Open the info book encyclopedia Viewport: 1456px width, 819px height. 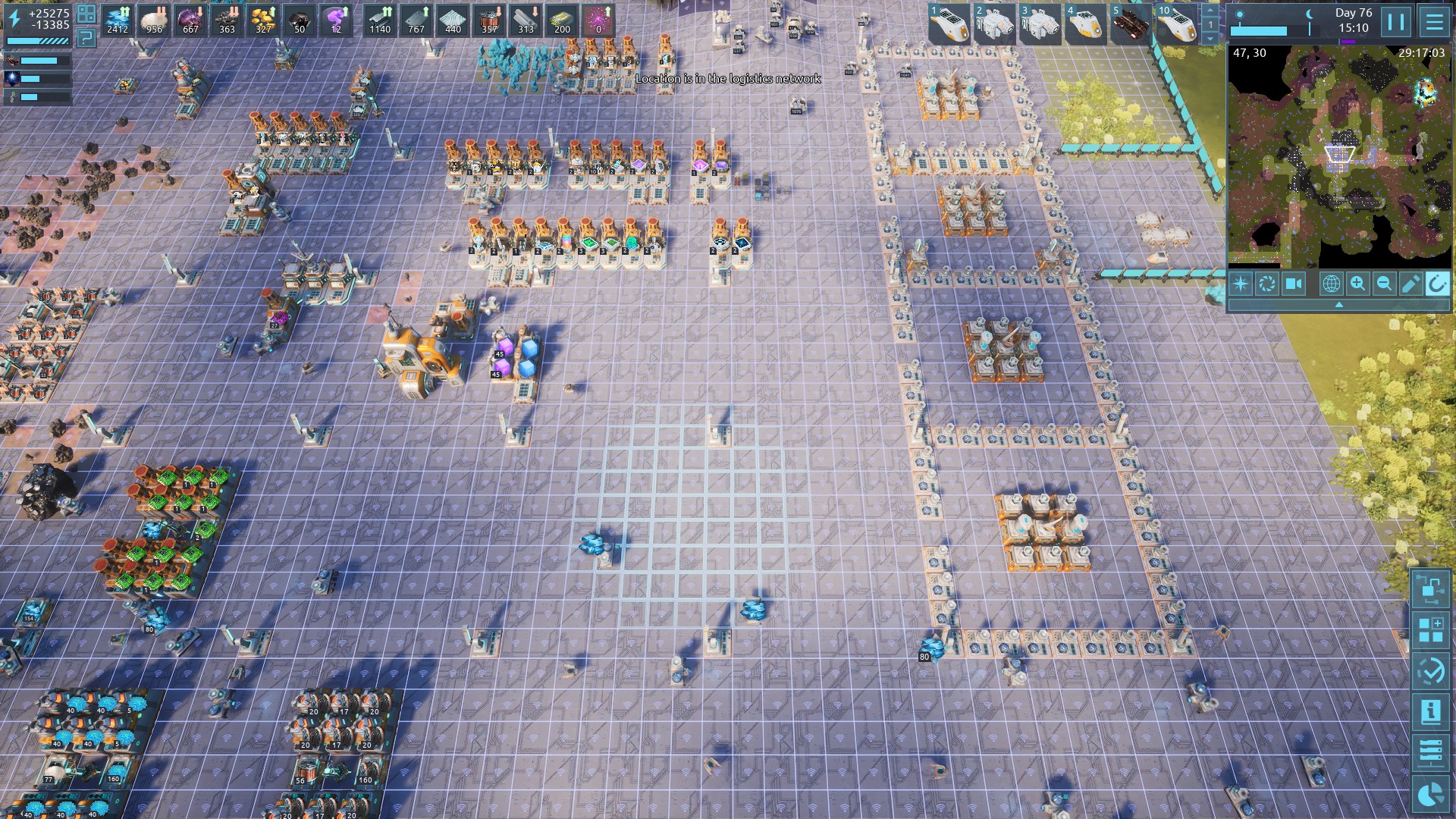click(1431, 712)
